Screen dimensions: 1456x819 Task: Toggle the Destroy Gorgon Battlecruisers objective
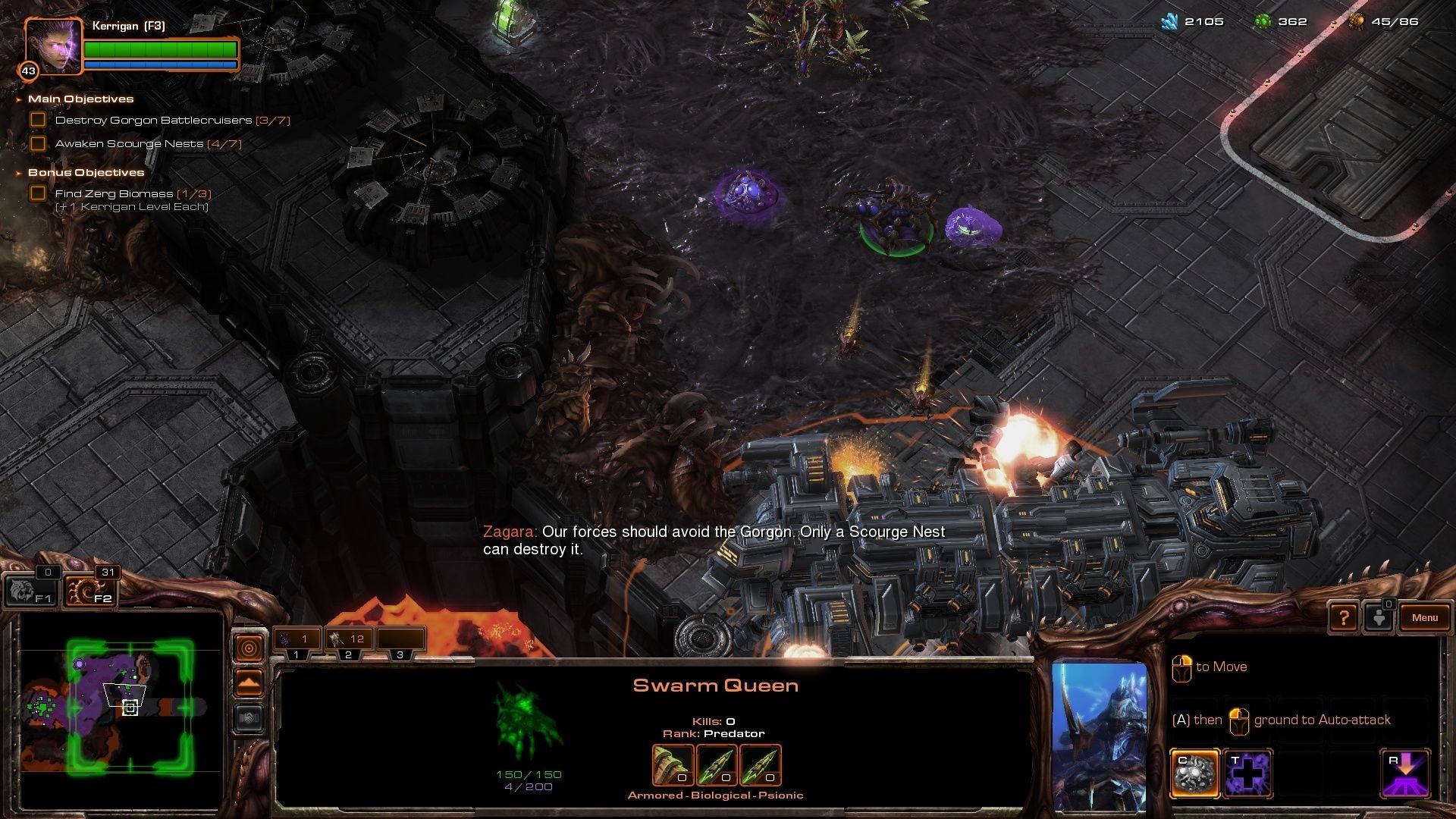pyautogui.click(x=38, y=120)
